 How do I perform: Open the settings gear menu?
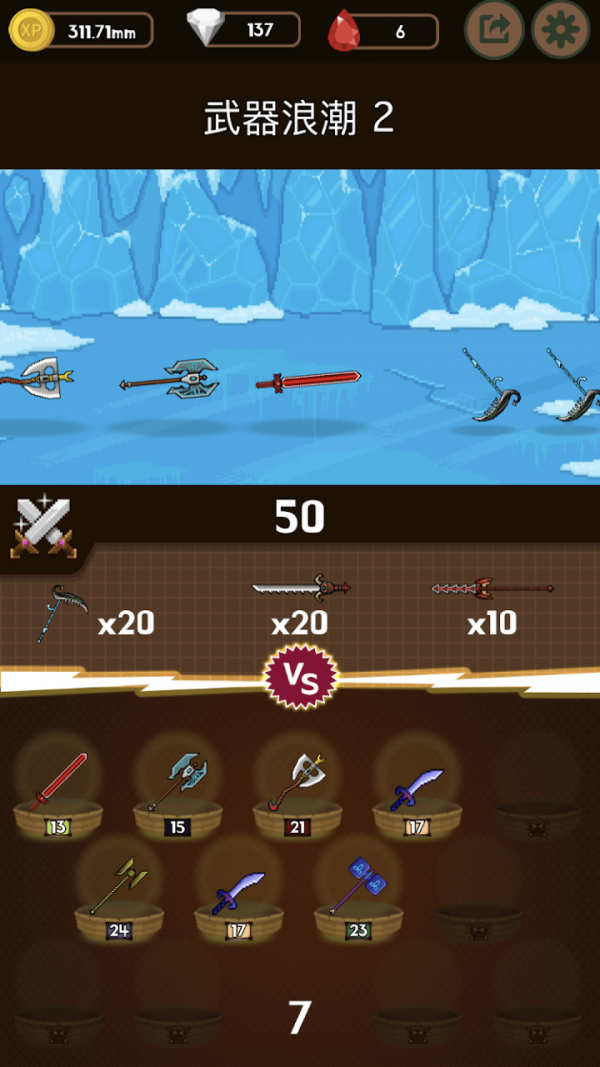(x=560, y=30)
